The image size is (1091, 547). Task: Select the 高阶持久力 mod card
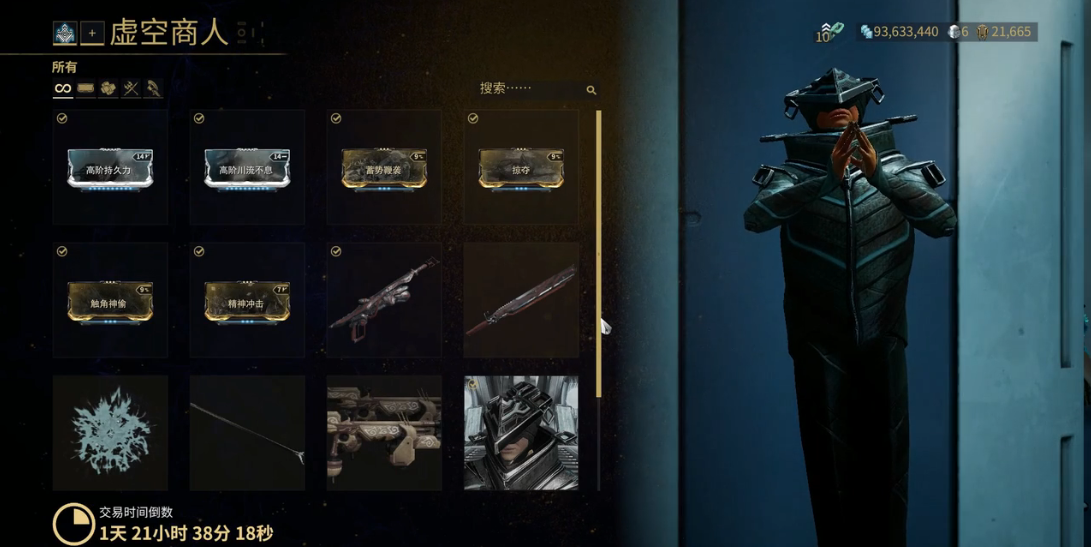tap(110, 167)
